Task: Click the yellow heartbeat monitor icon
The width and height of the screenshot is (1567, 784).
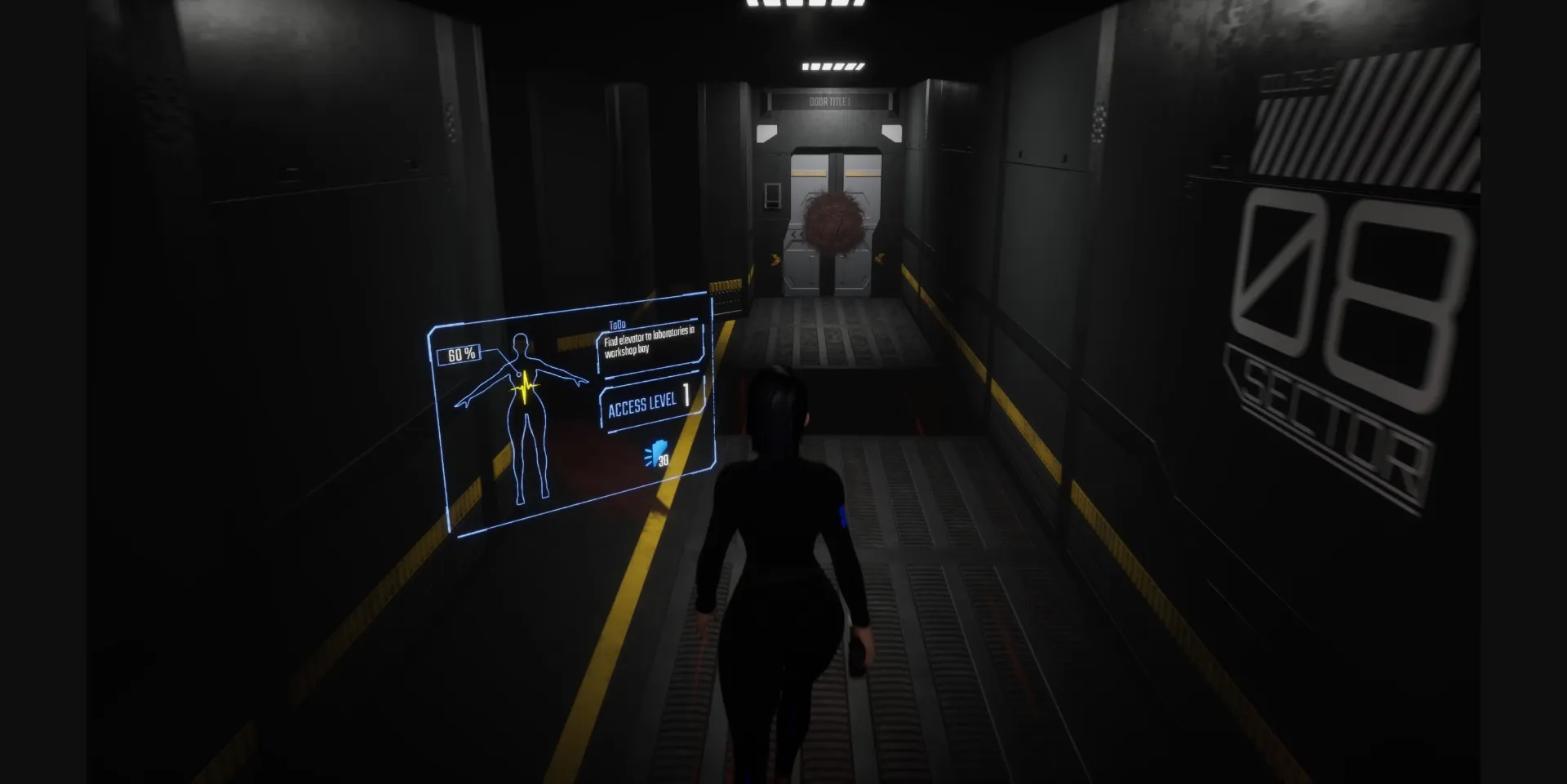Action: pos(526,388)
